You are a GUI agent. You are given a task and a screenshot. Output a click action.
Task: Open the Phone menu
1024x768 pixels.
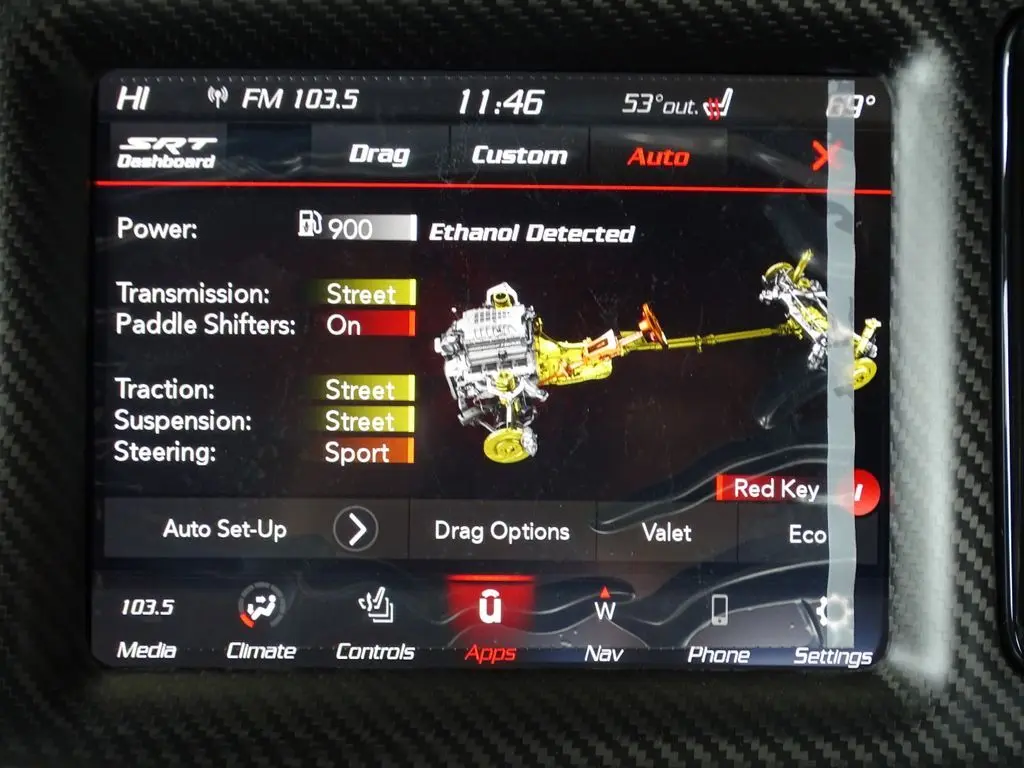point(718,626)
